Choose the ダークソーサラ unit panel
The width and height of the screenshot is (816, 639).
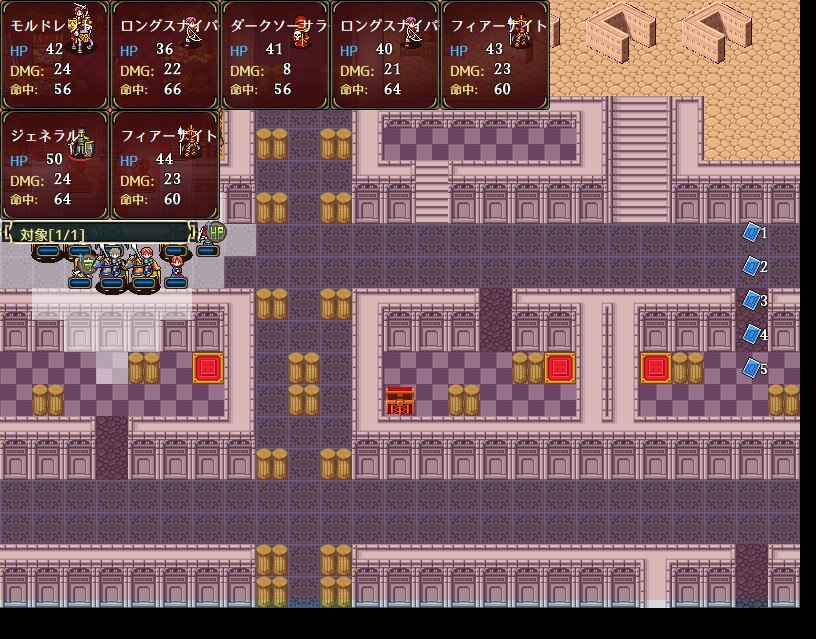pos(275,55)
